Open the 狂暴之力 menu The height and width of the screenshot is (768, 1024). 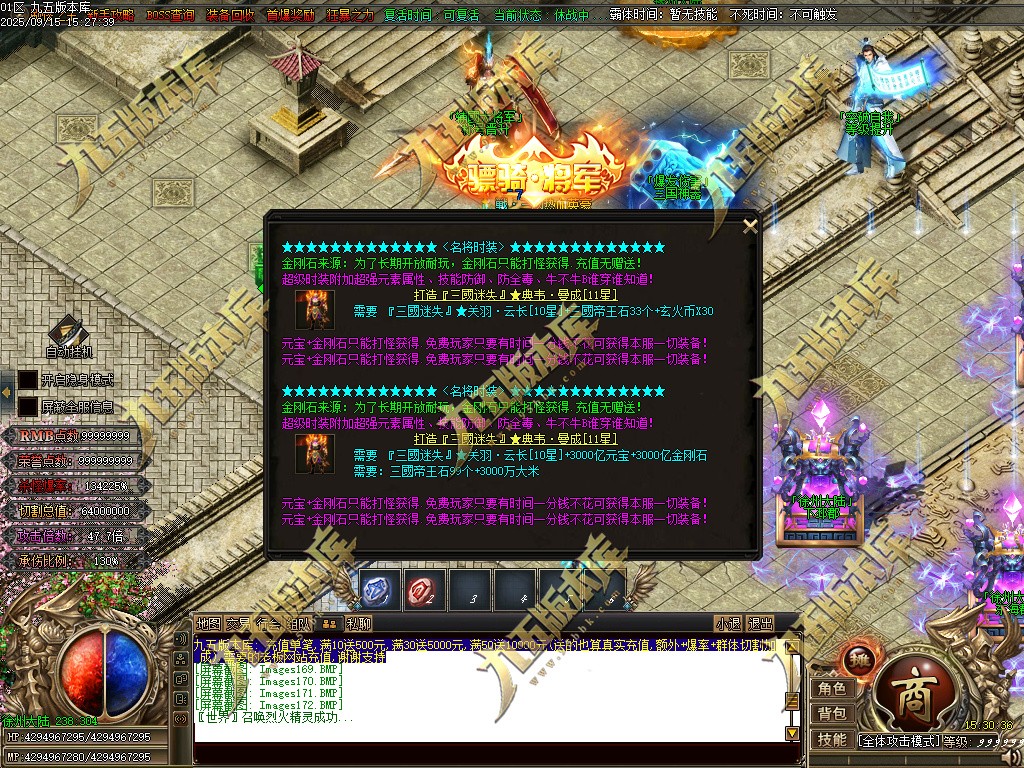pos(349,16)
